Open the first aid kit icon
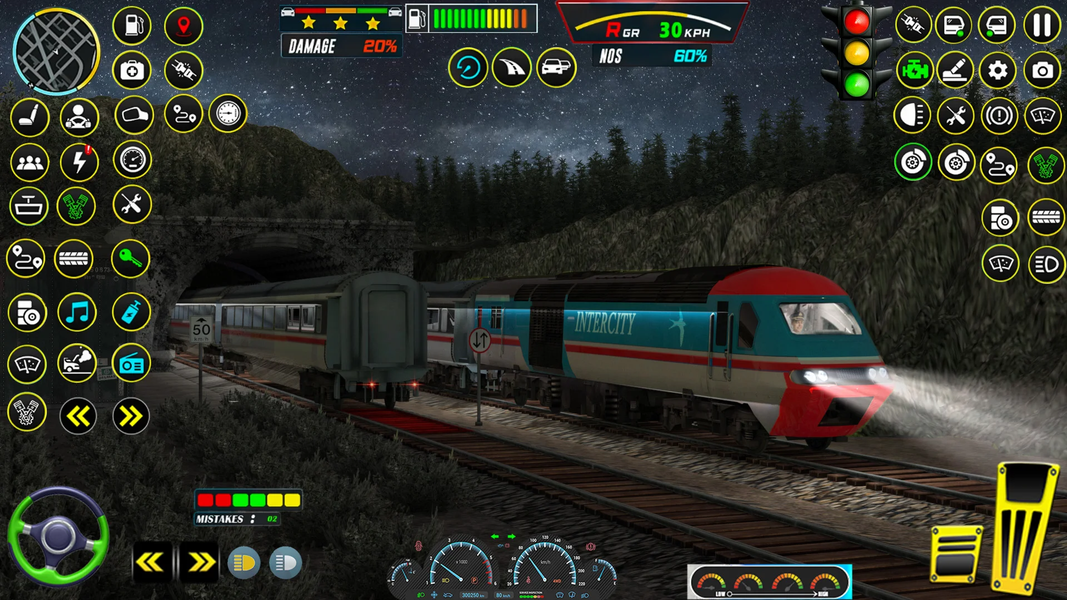The image size is (1067, 600). tap(132, 70)
